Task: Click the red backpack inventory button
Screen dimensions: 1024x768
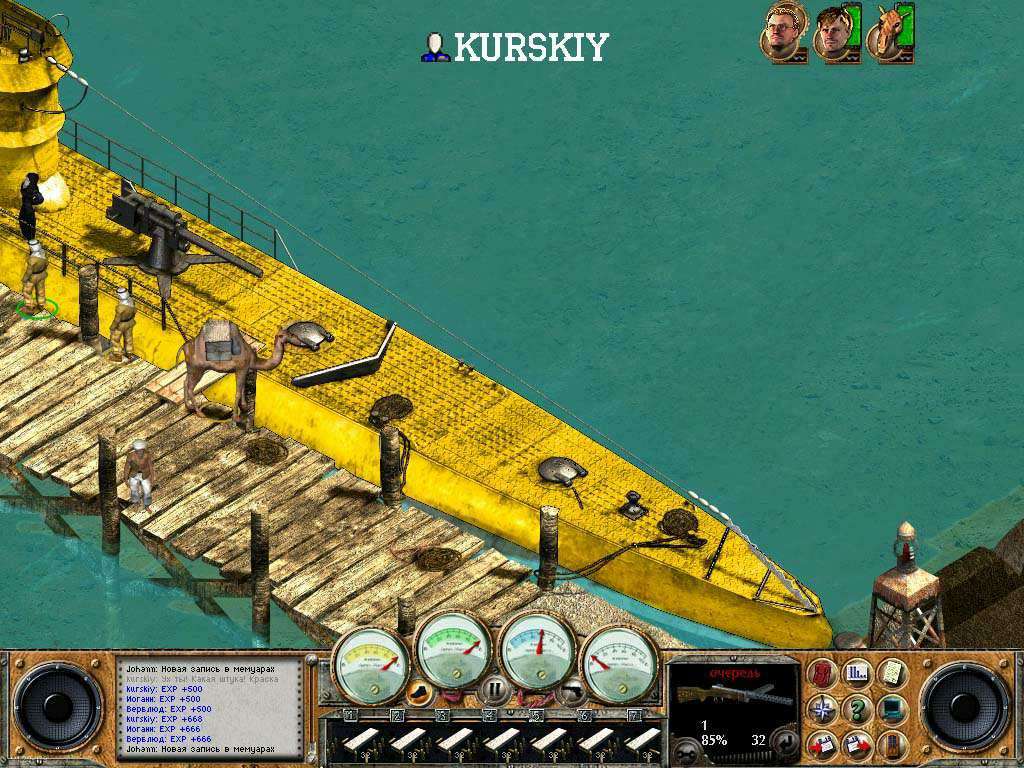Action: [x=823, y=673]
